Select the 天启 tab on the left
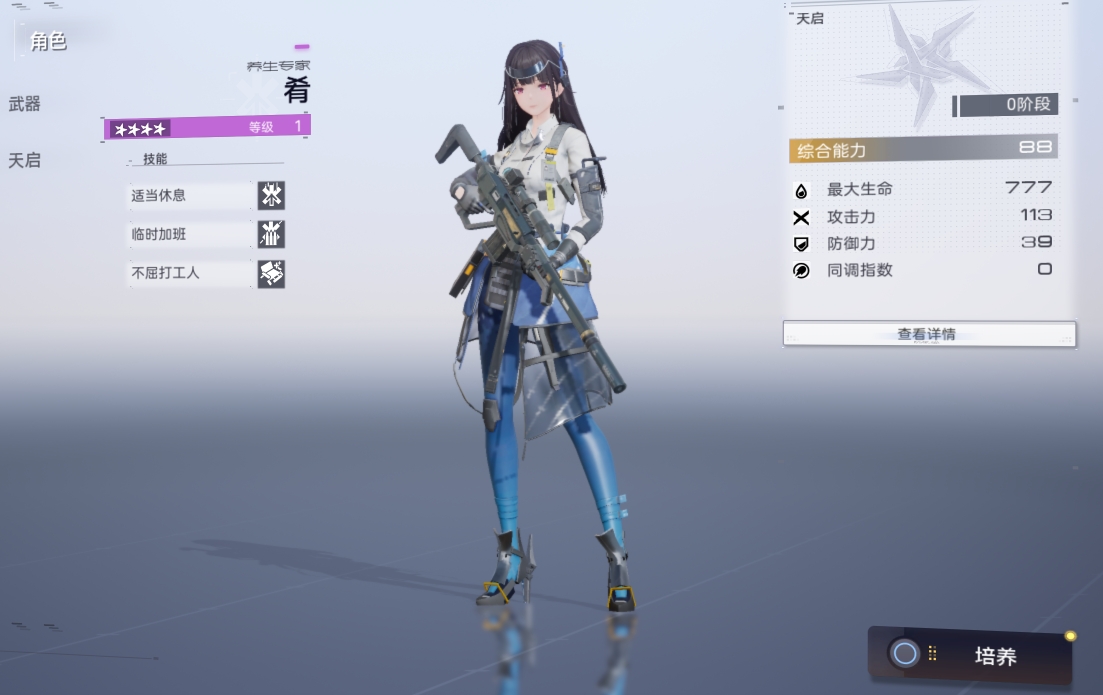 tap(25, 160)
